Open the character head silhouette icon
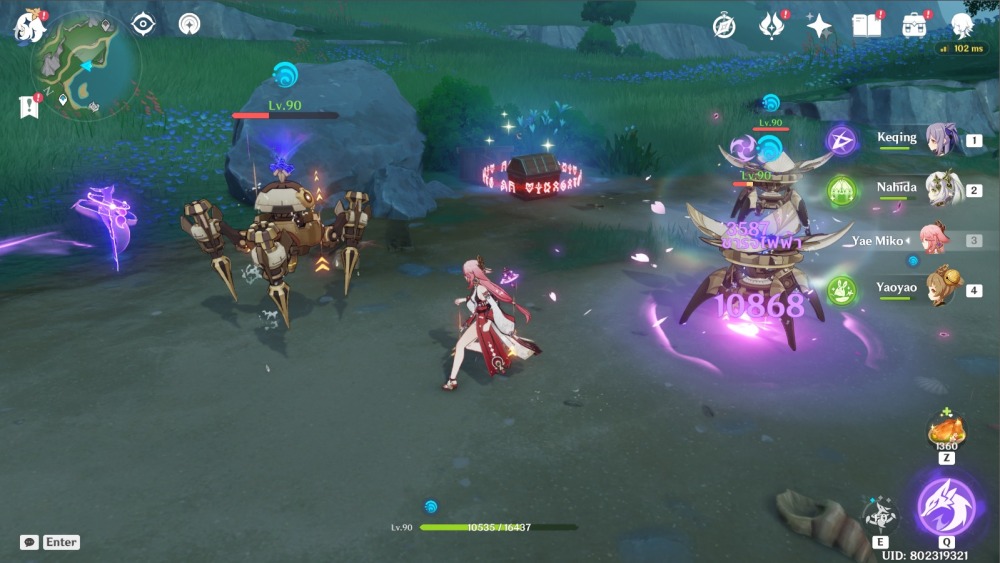This screenshot has width=1000, height=563. (962, 26)
